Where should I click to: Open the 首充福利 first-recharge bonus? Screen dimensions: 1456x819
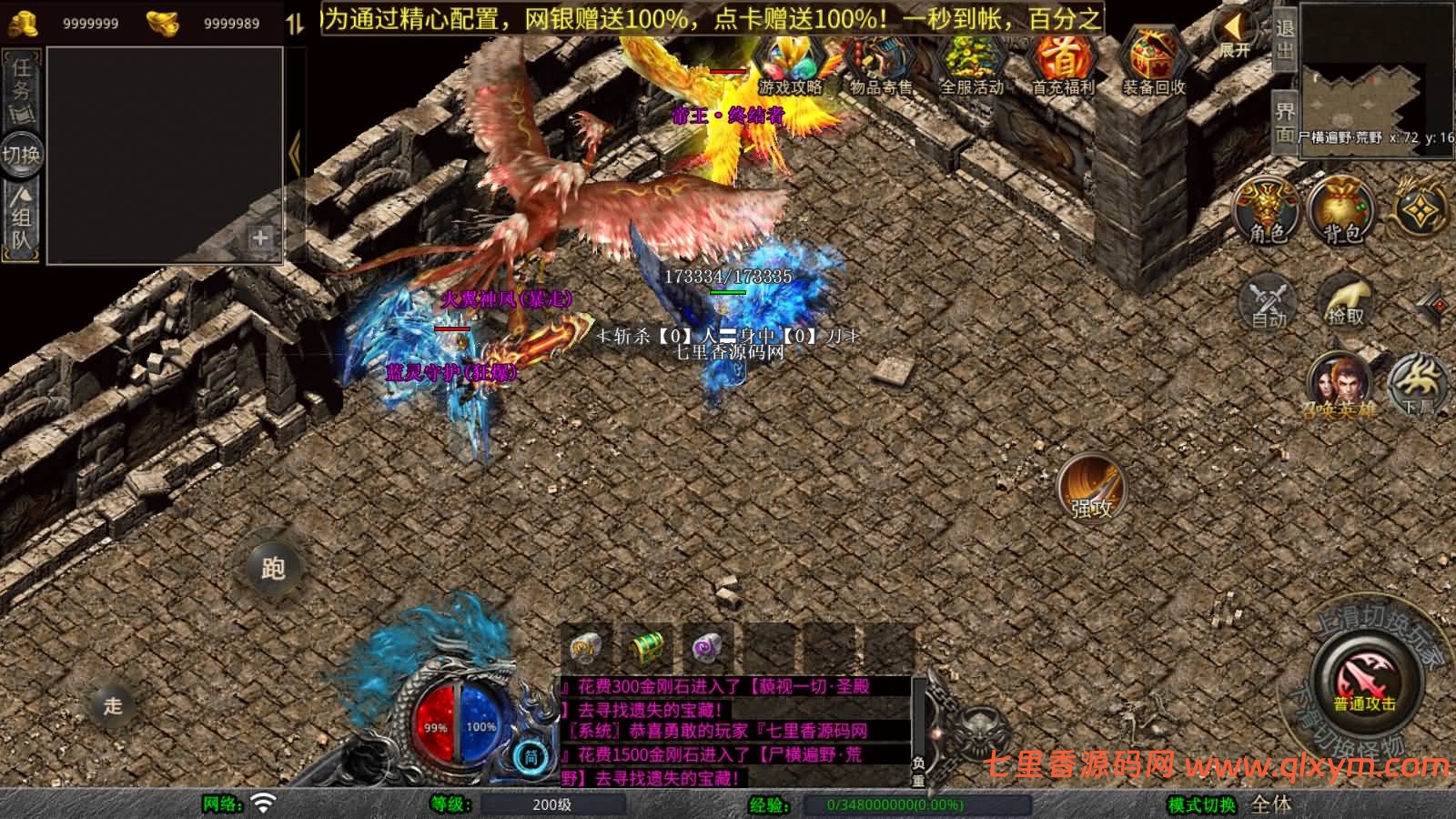[x=1062, y=66]
